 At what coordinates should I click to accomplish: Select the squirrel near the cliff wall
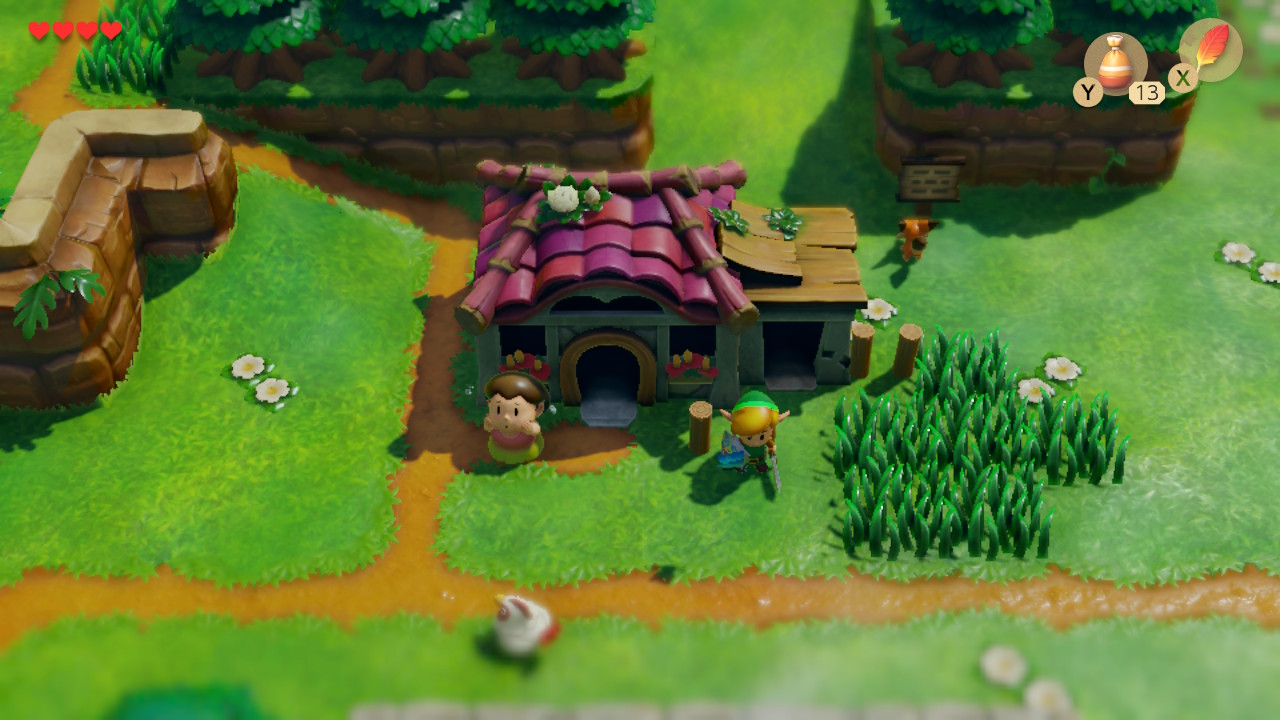pyautogui.click(x=915, y=237)
